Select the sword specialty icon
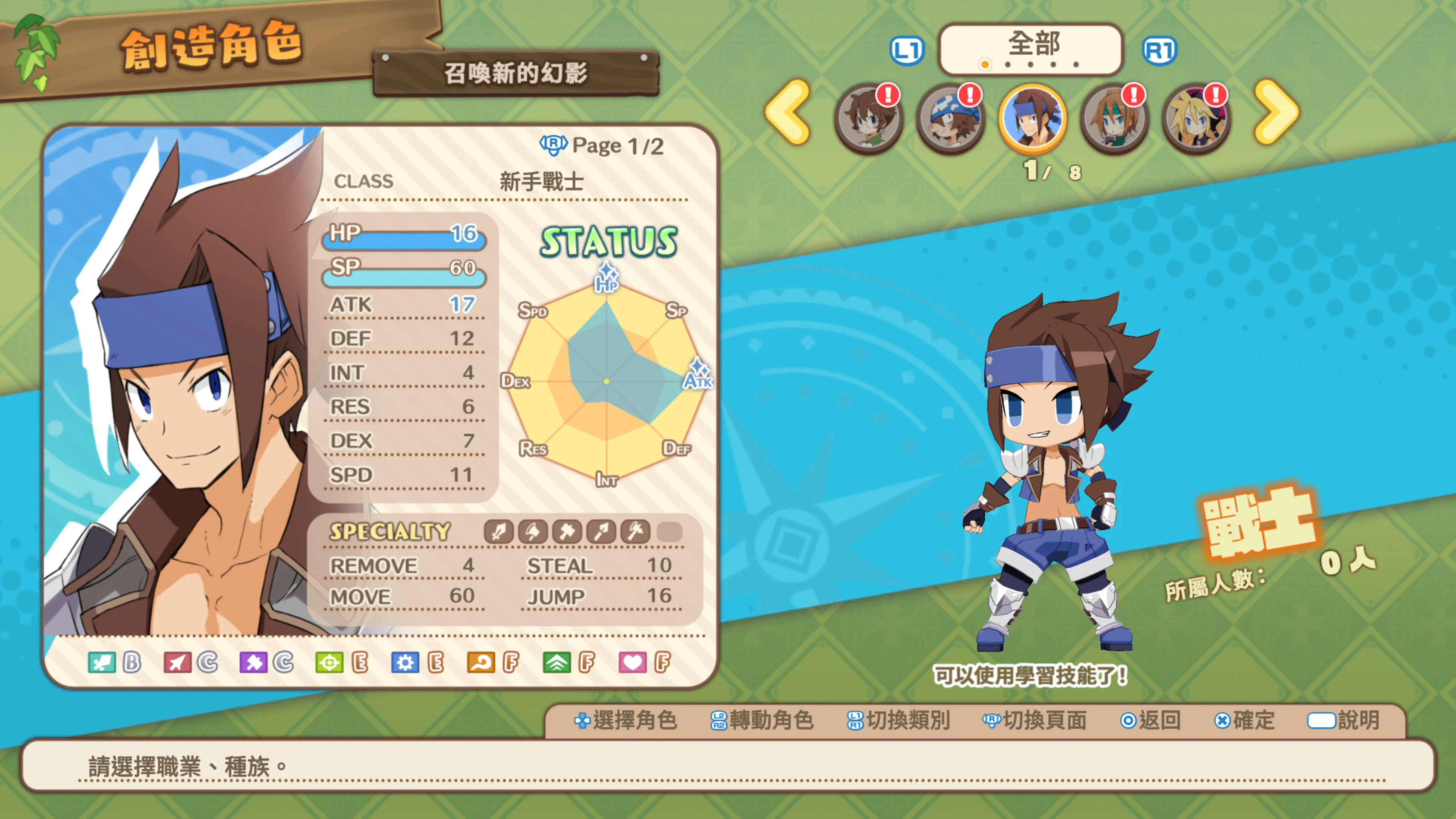This screenshot has width=1456, height=819. [x=498, y=532]
